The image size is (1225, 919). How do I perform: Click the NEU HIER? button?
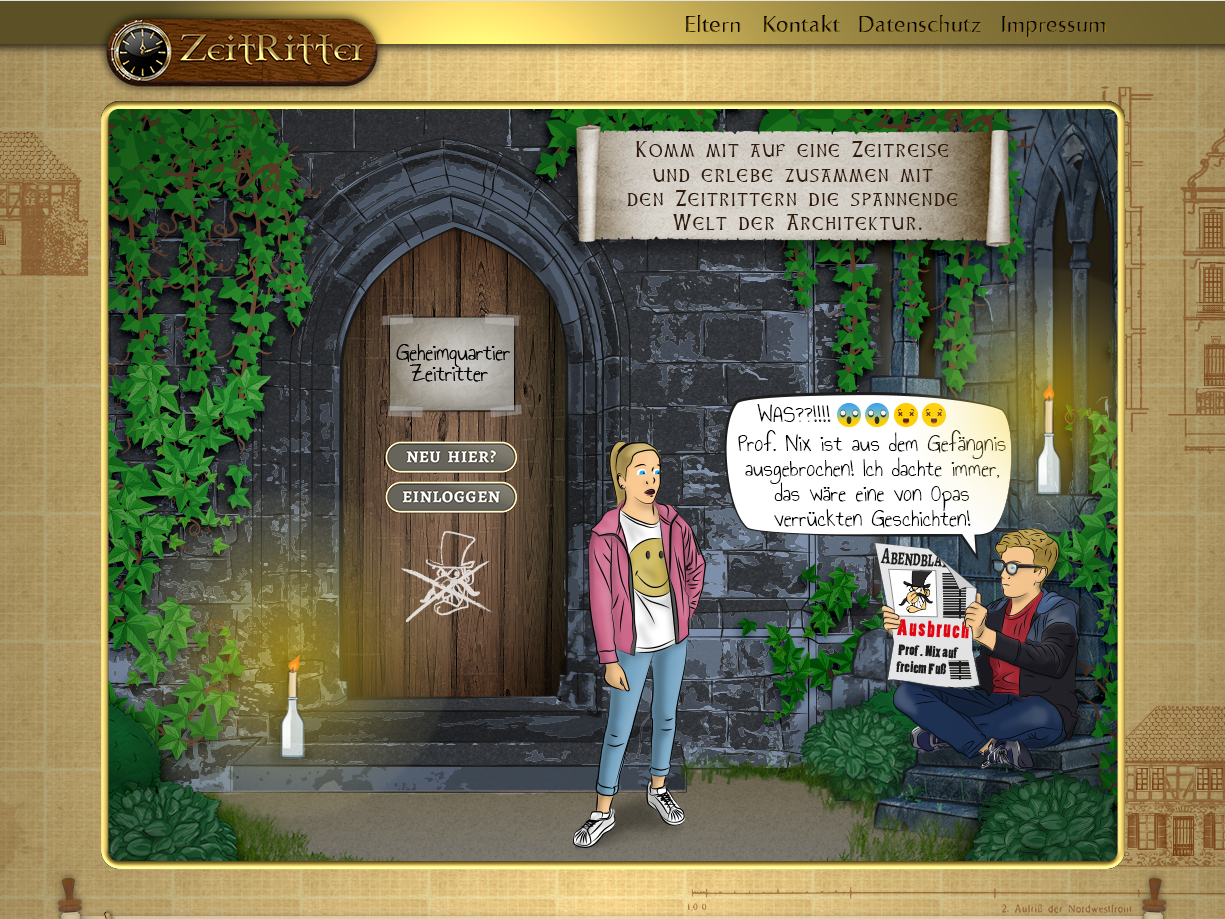pyautogui.click(x=451, y=458)
